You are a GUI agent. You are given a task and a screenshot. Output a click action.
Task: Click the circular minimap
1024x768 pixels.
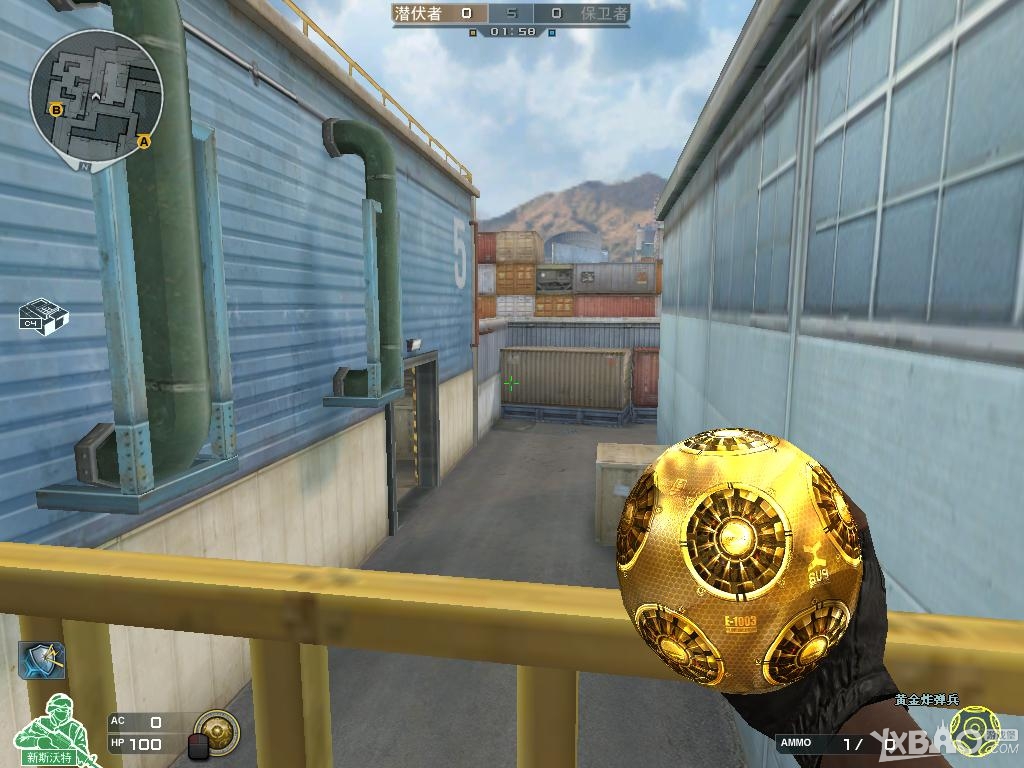tap(95, 95)
